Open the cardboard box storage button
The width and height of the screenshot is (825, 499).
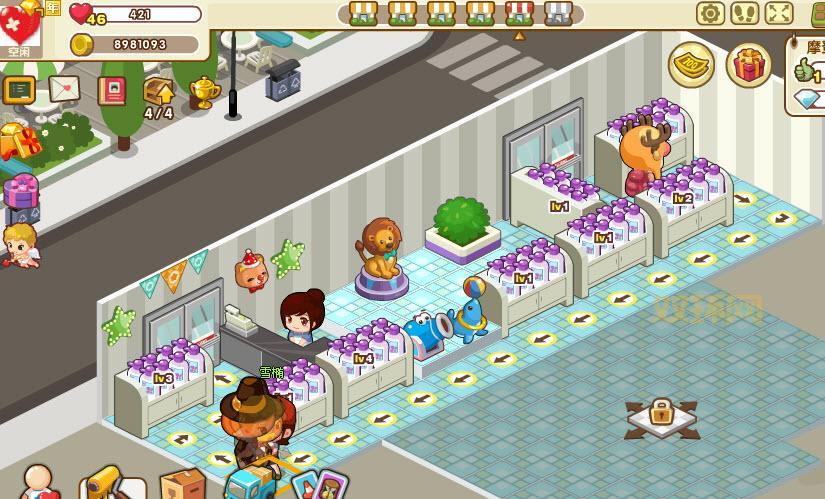point(182,485)
